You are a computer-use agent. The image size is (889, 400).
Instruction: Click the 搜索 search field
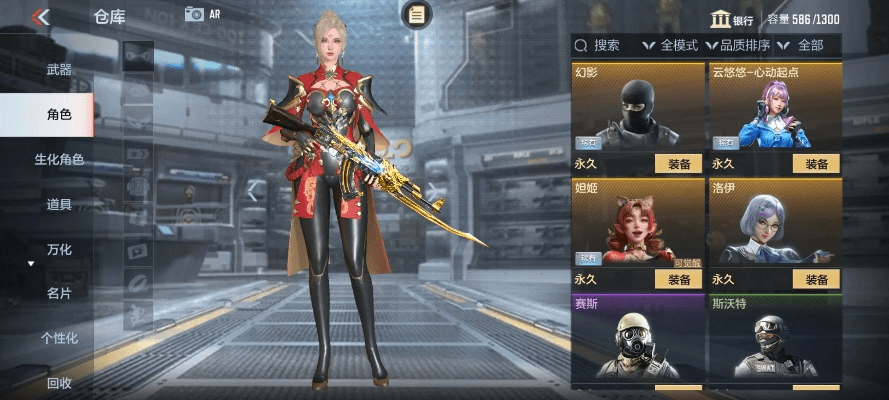pyautogui.click(x=604, y=45)
